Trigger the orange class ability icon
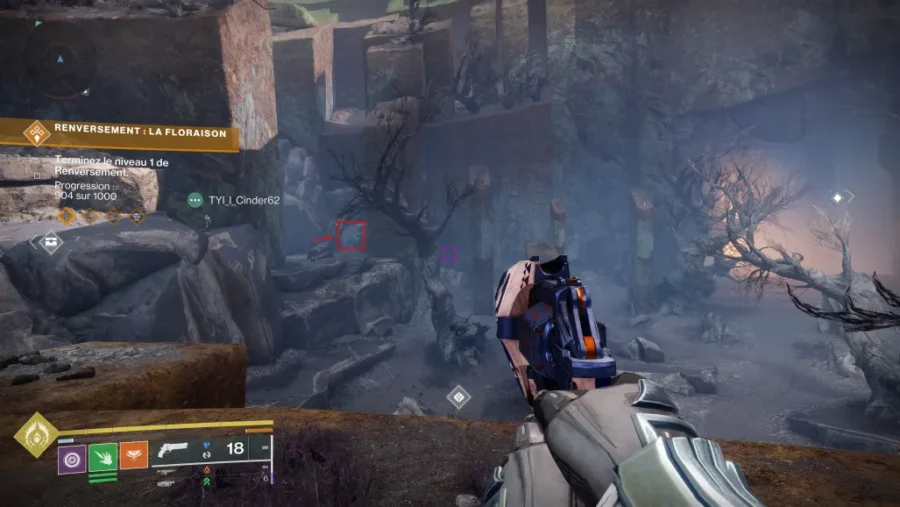The image size is (900, 507). pyautogui.click(x=134, y=456)
